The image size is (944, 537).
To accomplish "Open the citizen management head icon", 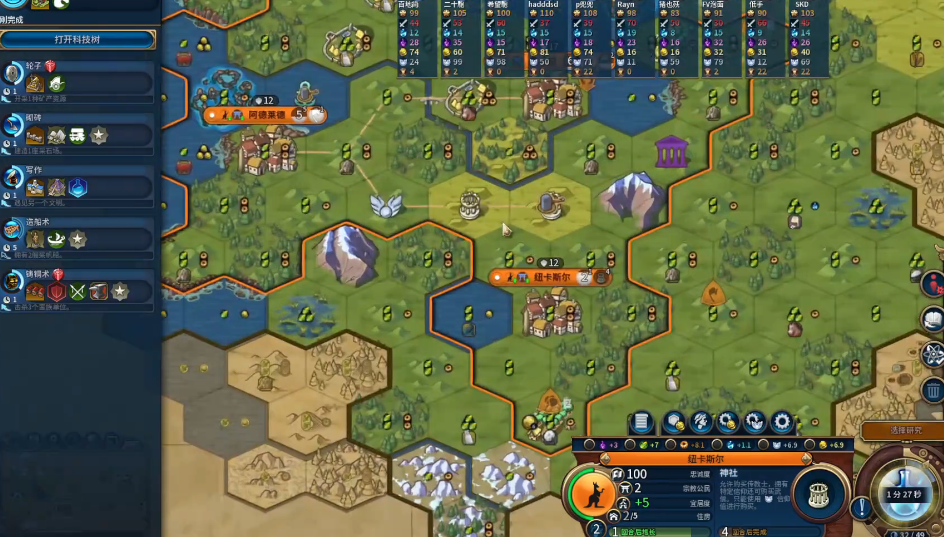I will [x=701, y=423].
